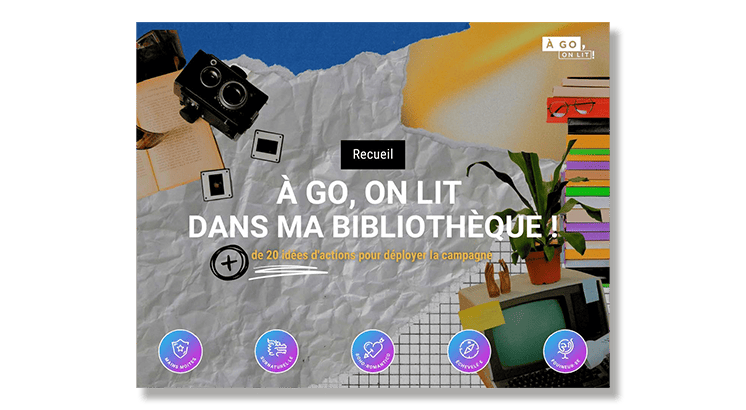Choose the Surnaturel·le dragon badge
This screenshot has width=746, height=410.
pos(277,351)
